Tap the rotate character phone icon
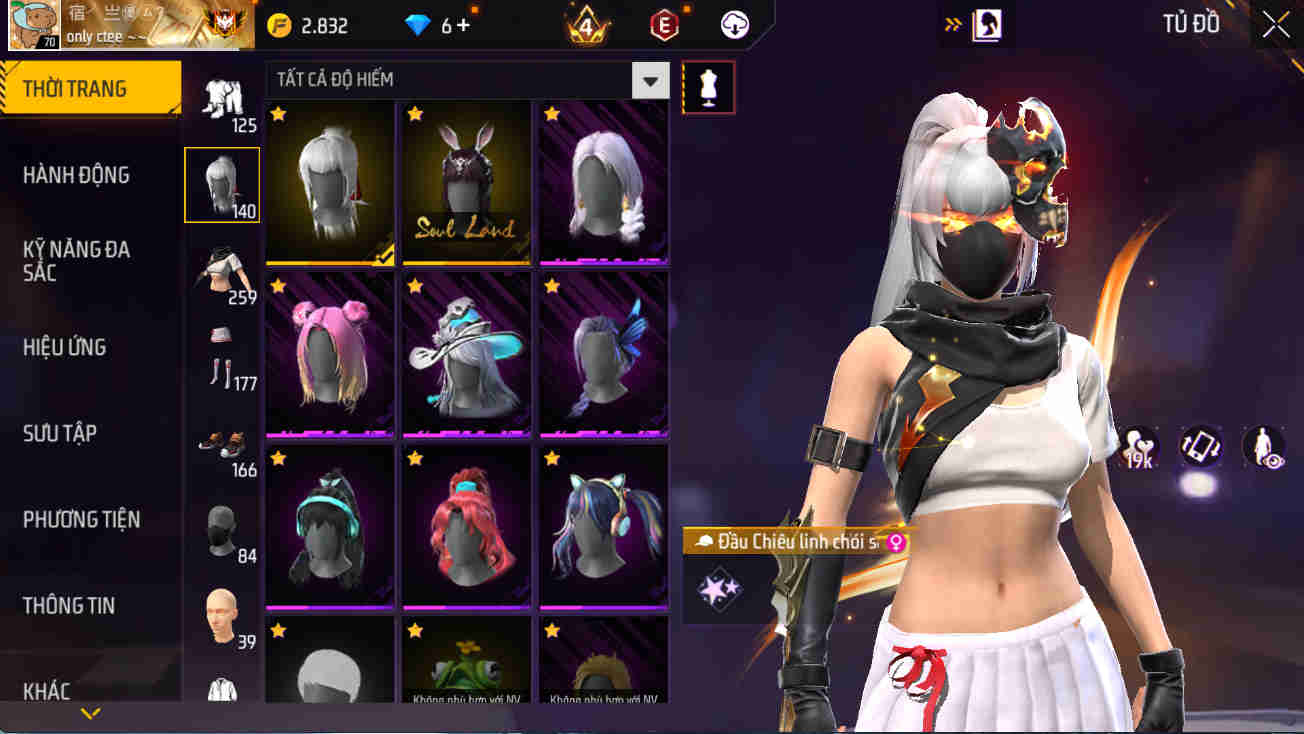The height and width of the screenshot is (734, 1304). 1199,447
